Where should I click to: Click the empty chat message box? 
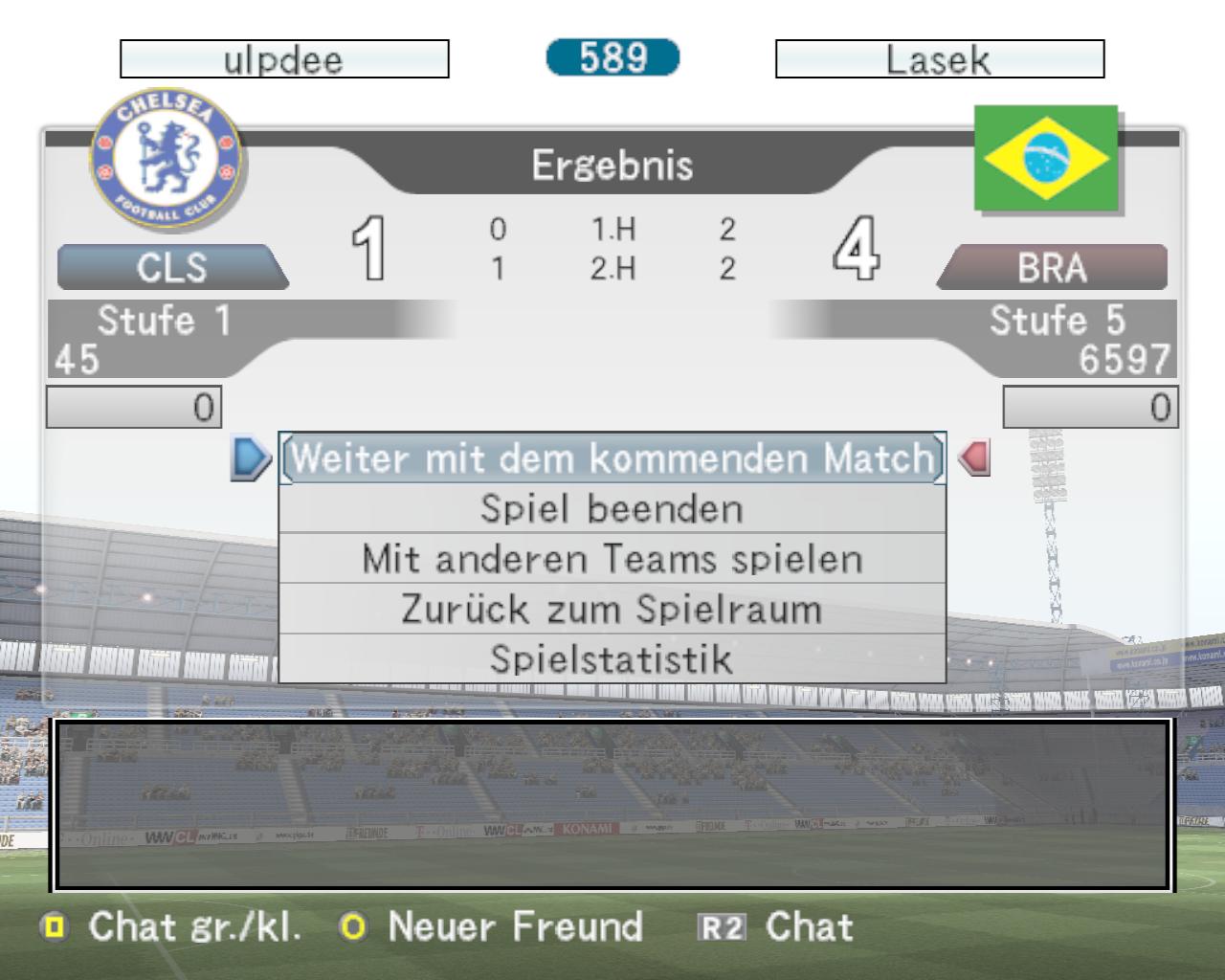point(612,805)
